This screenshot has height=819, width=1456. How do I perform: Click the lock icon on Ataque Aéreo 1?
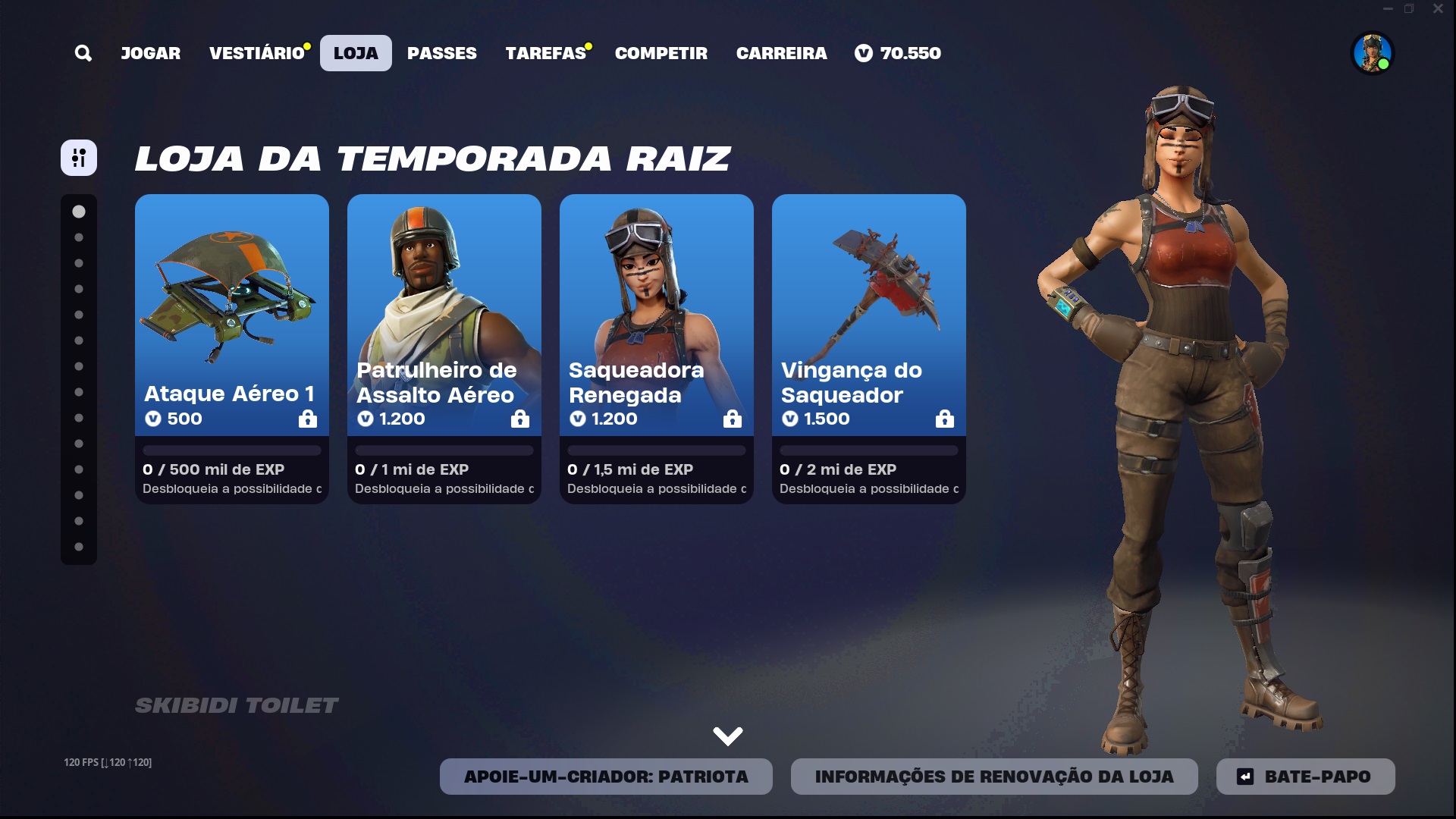(x=308, y=419)
